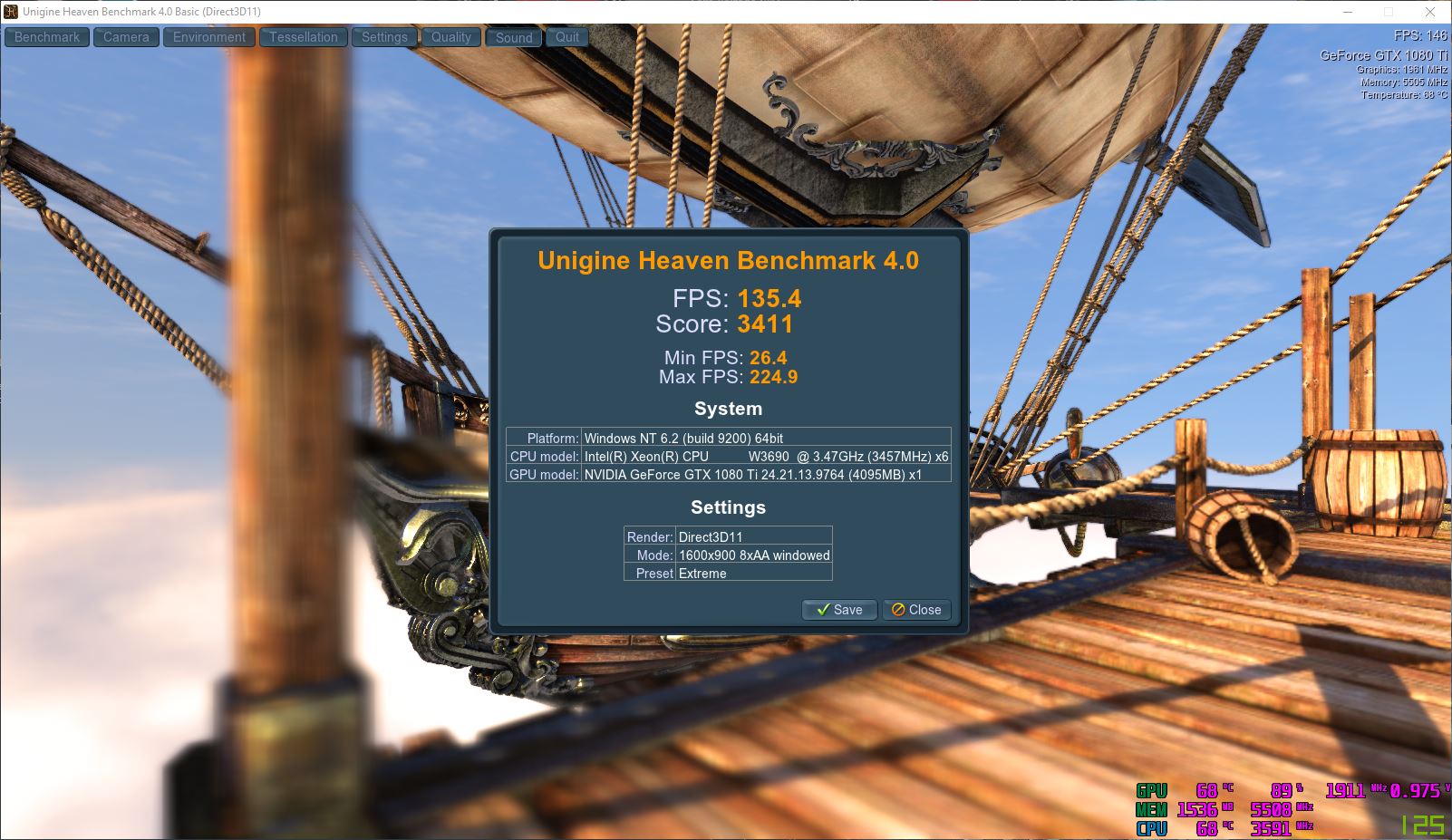
Task: Open the Environment options
Action: (208, 37)
